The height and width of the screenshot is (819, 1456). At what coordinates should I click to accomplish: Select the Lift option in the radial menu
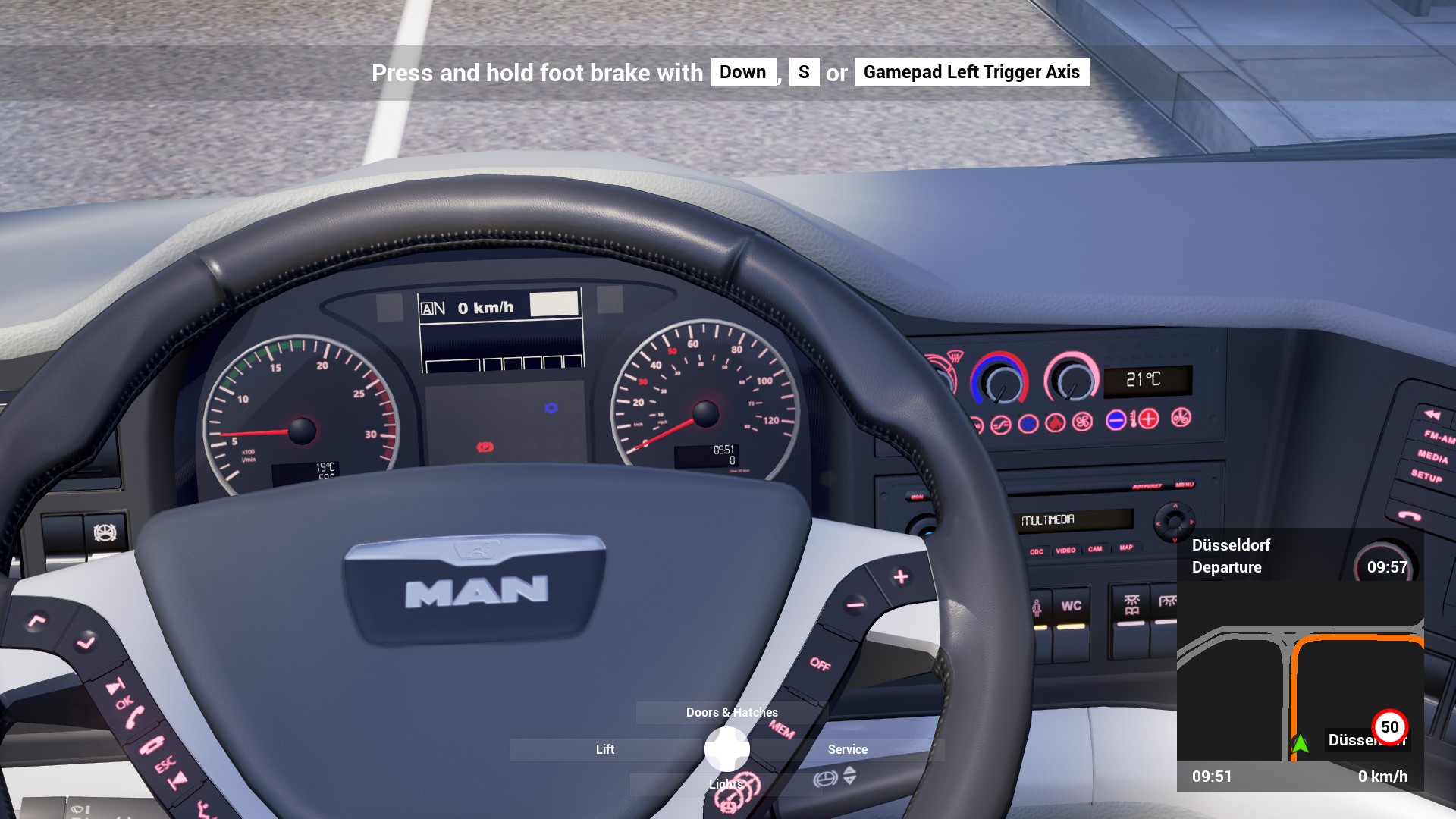point(604,749)
